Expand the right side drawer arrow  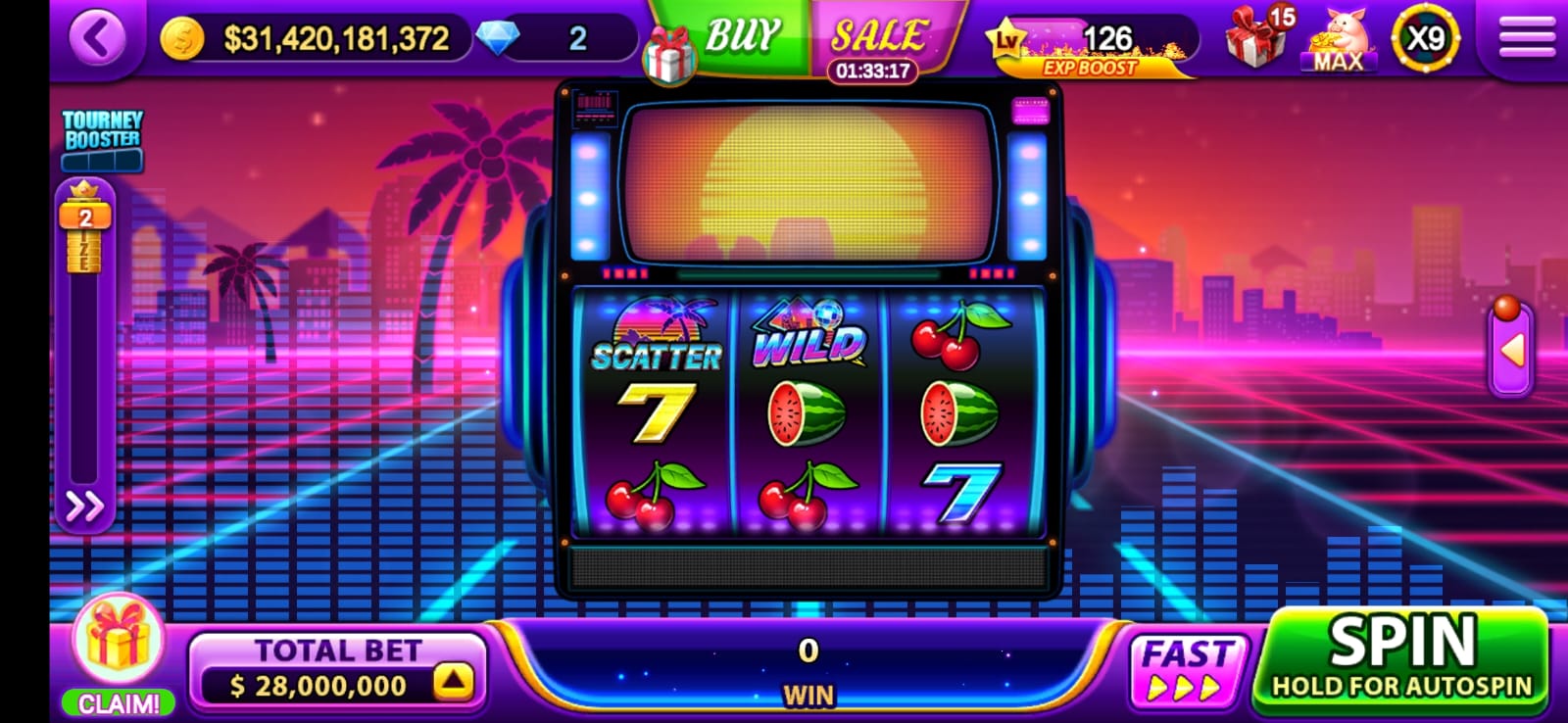[1512, 350]
